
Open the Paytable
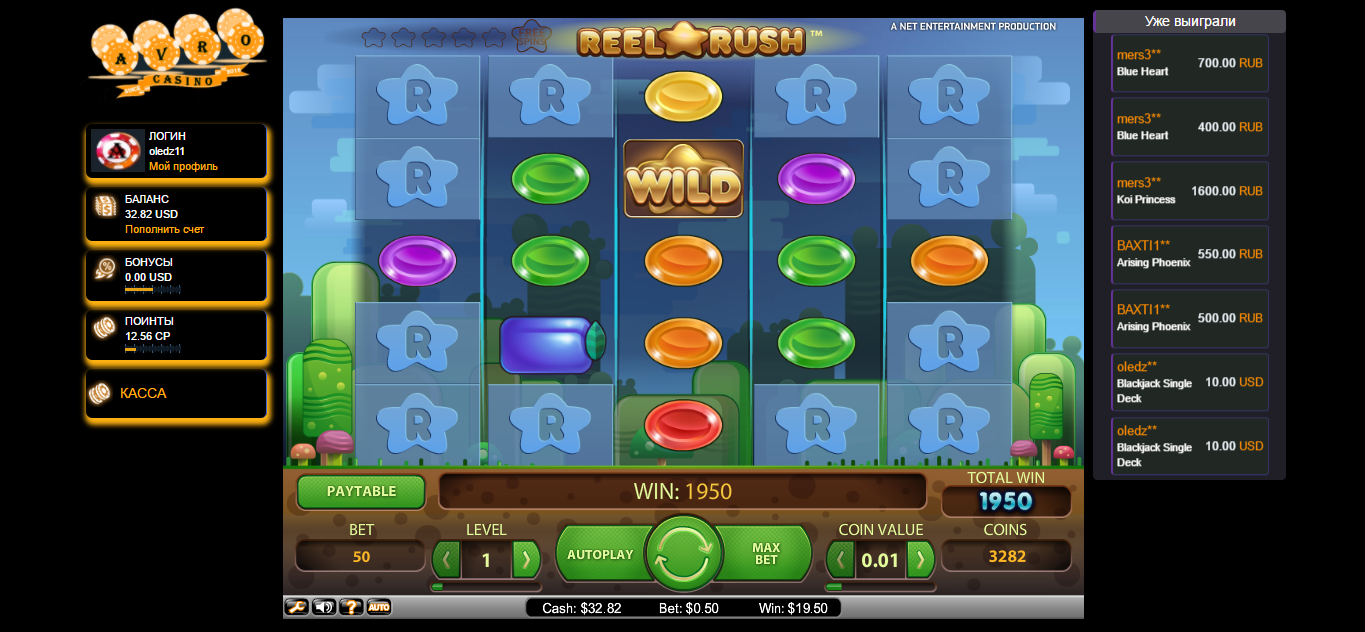coord(361,491)
